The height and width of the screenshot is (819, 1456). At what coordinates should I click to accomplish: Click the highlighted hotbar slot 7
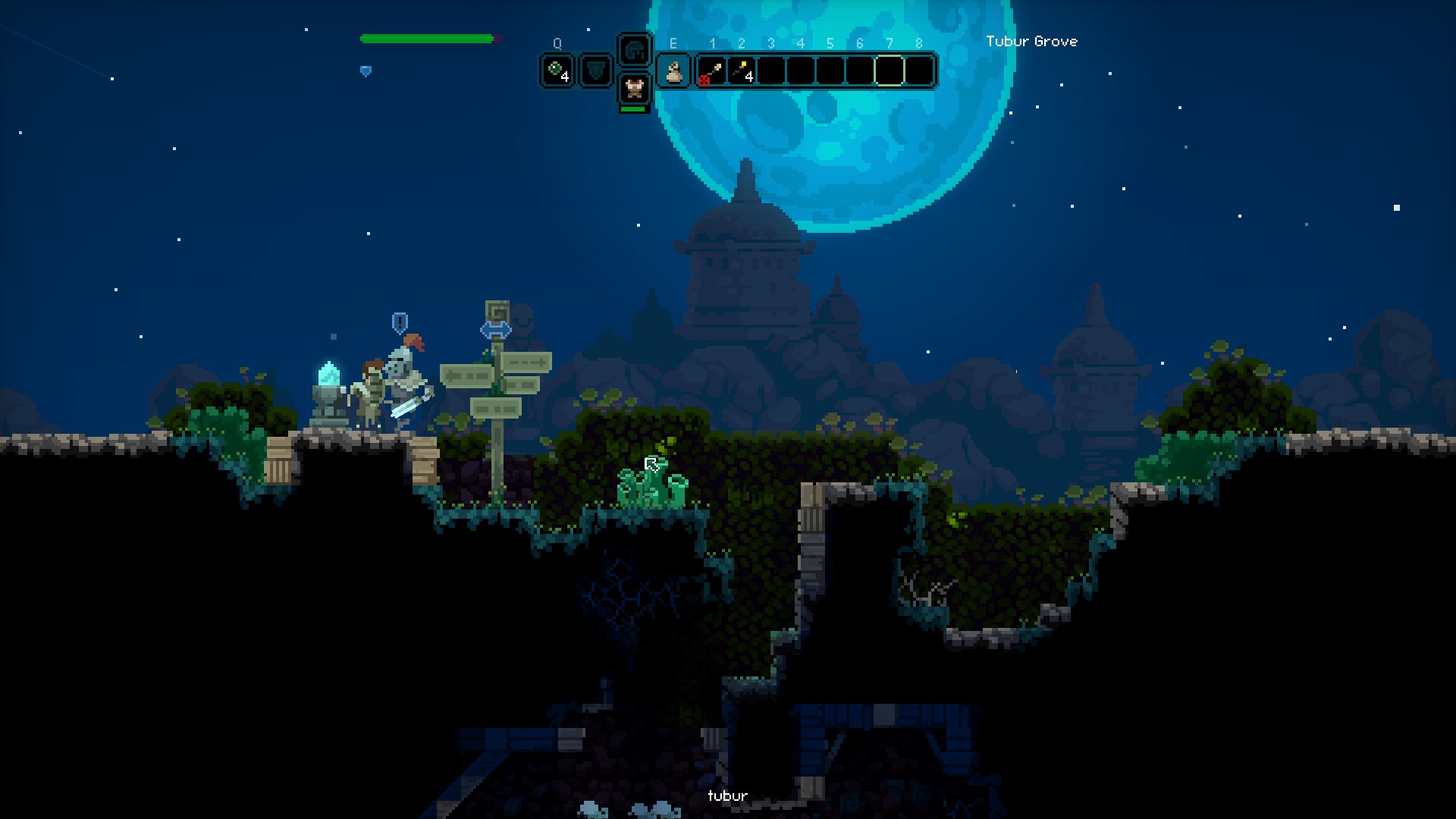[x=890, y=71]
